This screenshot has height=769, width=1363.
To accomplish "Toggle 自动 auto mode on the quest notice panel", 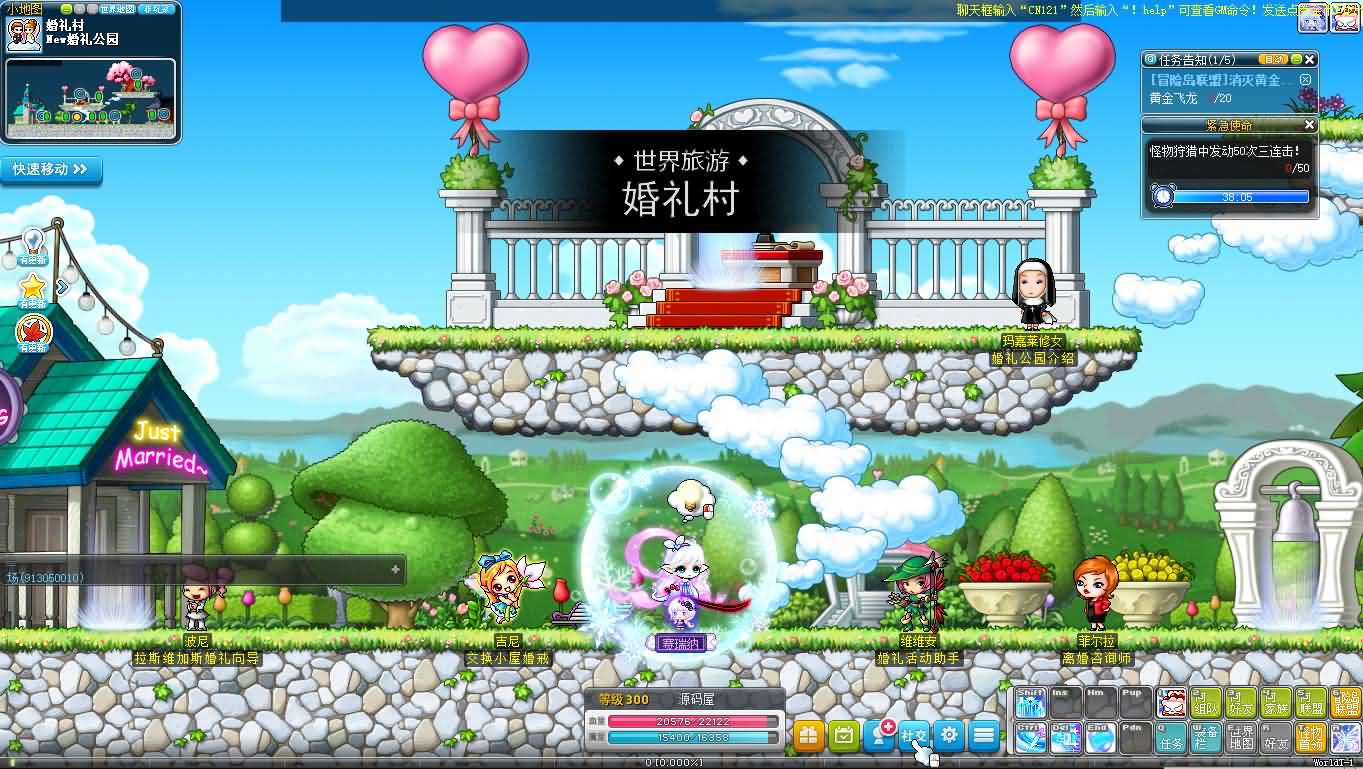I will click(x=1273, y=60).
